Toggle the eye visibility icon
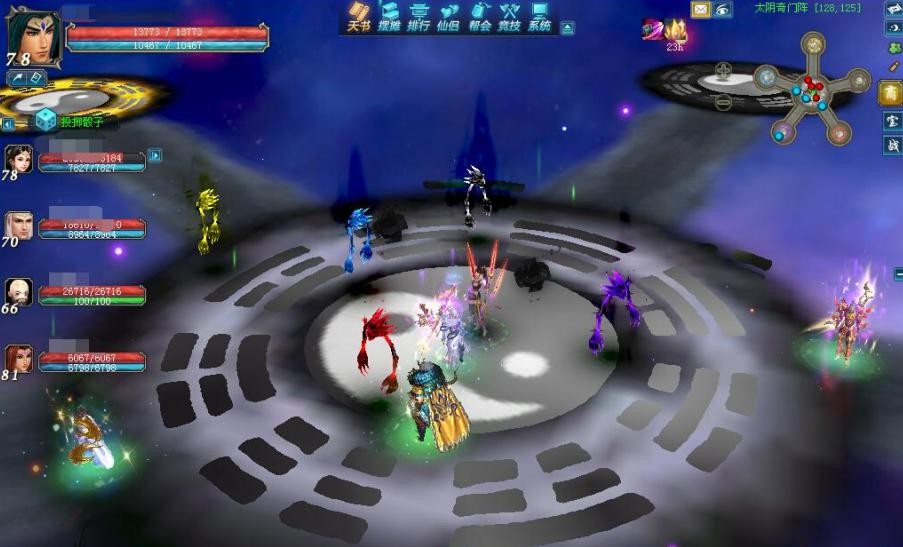The width and height of the screenshot is (903, 547). [x=722, y=10]
